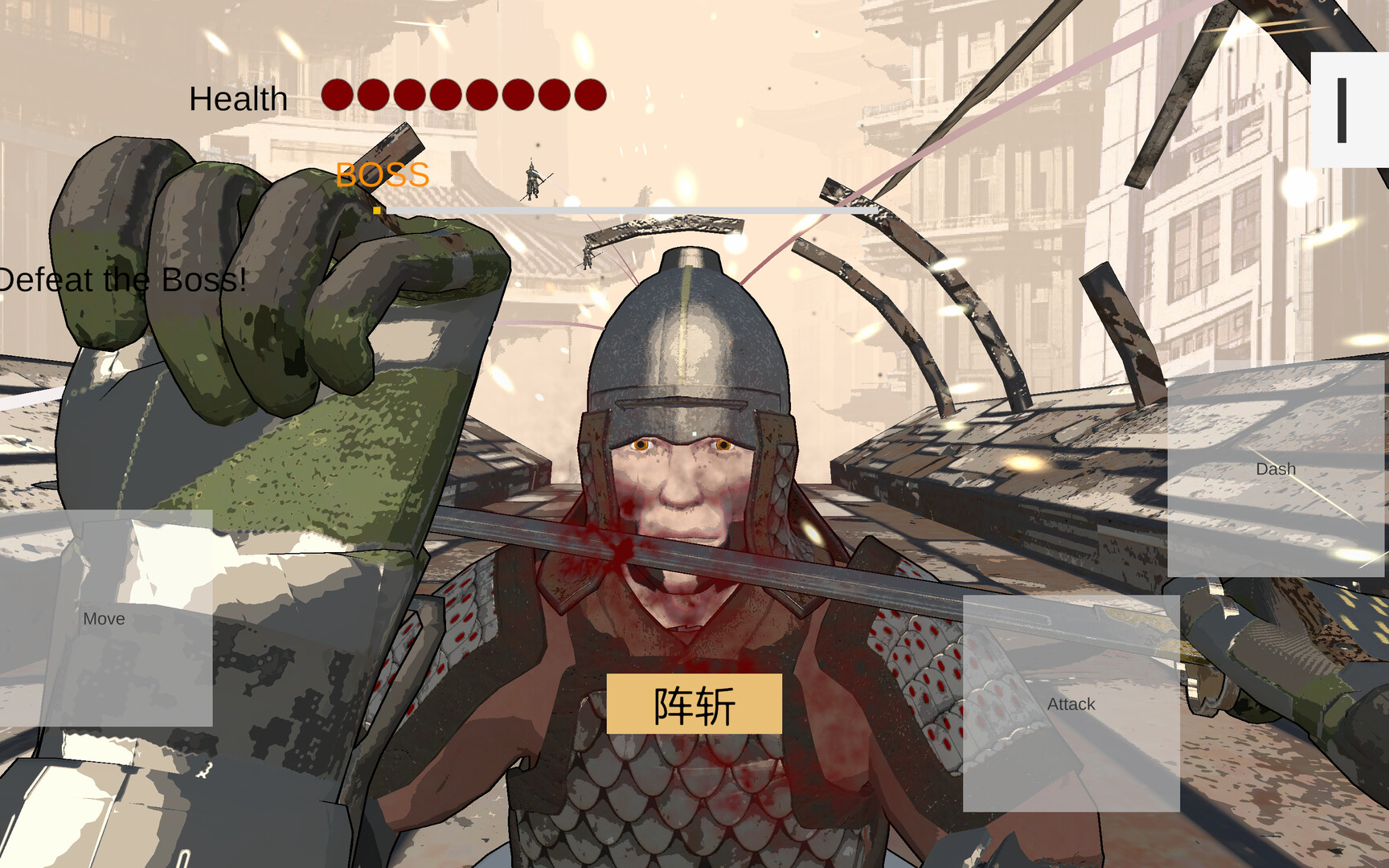Tap the Attack control panel
This screenshot has height=868, width=1389.
[x=1071, y=705]
